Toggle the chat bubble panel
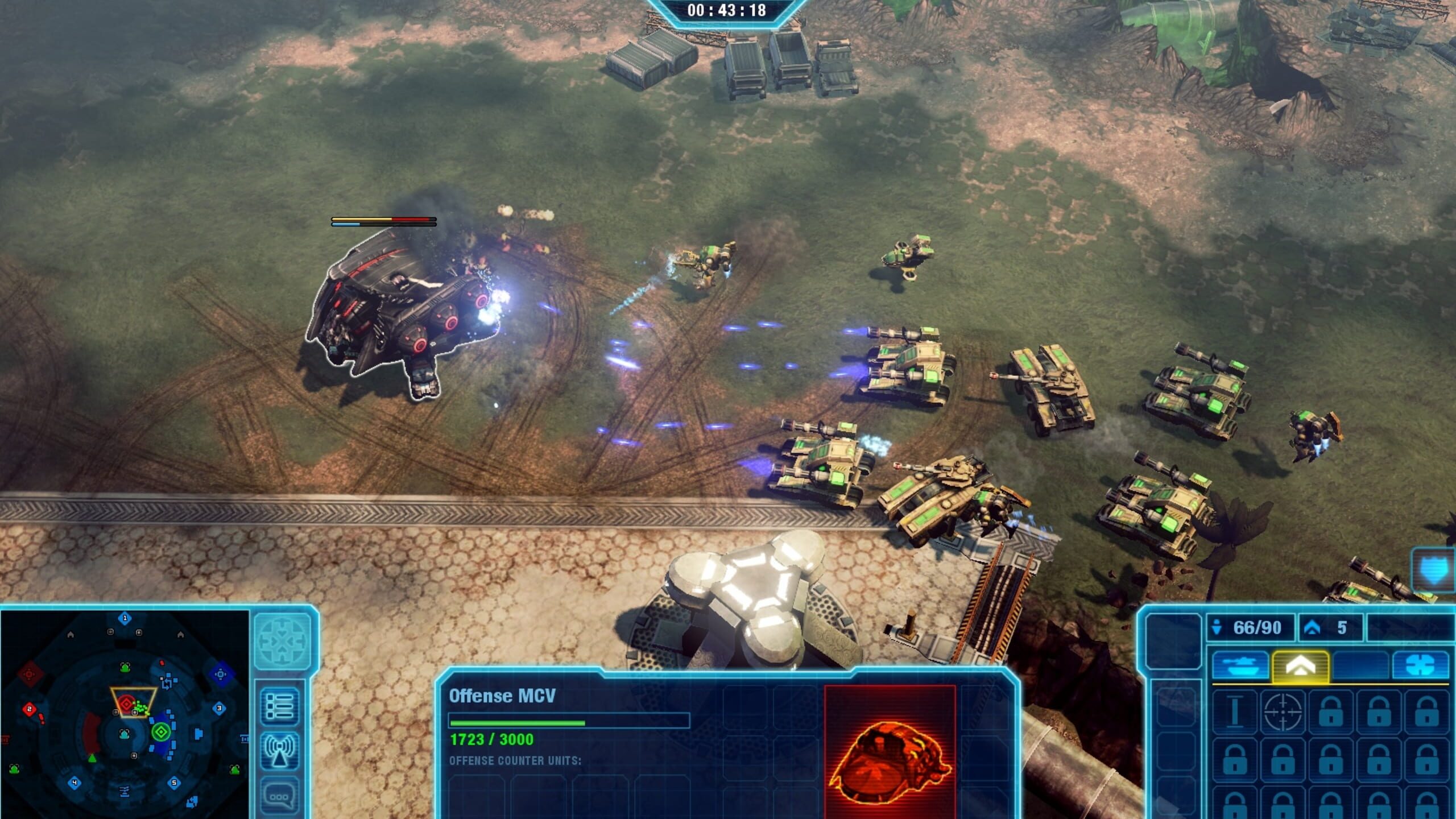Image resolution: width=1456 pixels, height=819 pixels. [x=280, y=792]
